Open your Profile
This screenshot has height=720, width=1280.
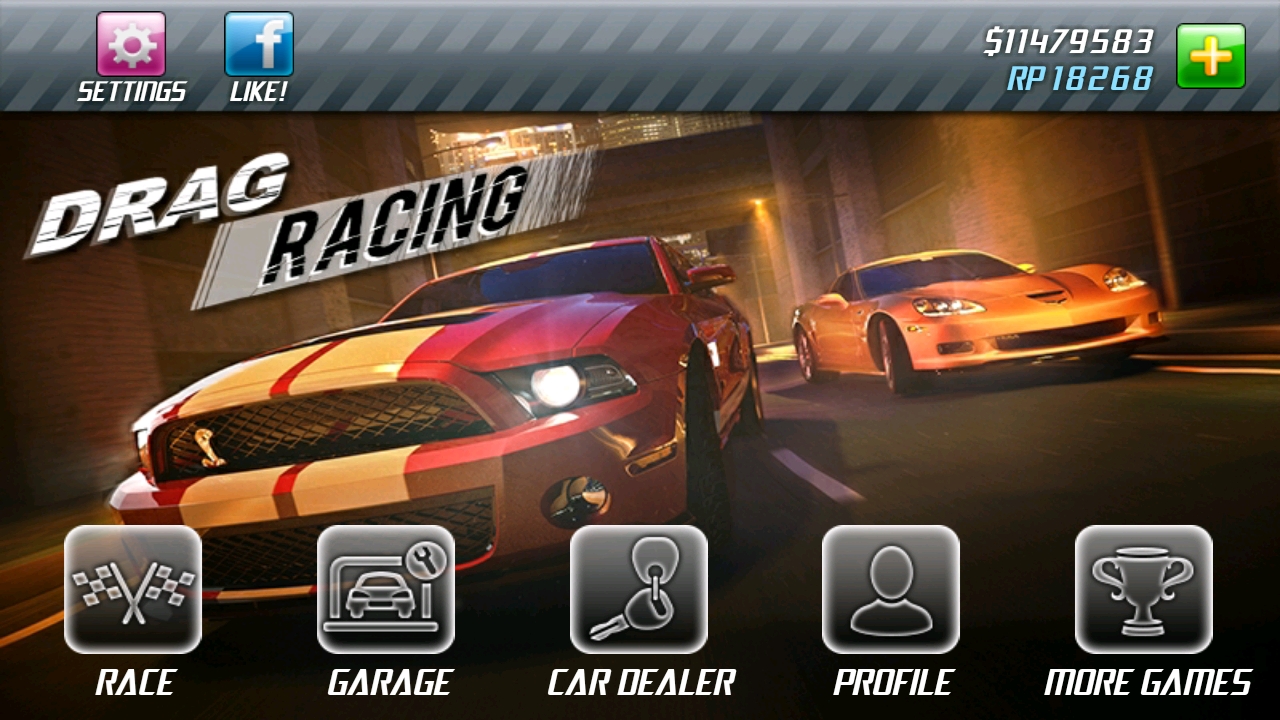pyautogui.click(x=891, y=590)
